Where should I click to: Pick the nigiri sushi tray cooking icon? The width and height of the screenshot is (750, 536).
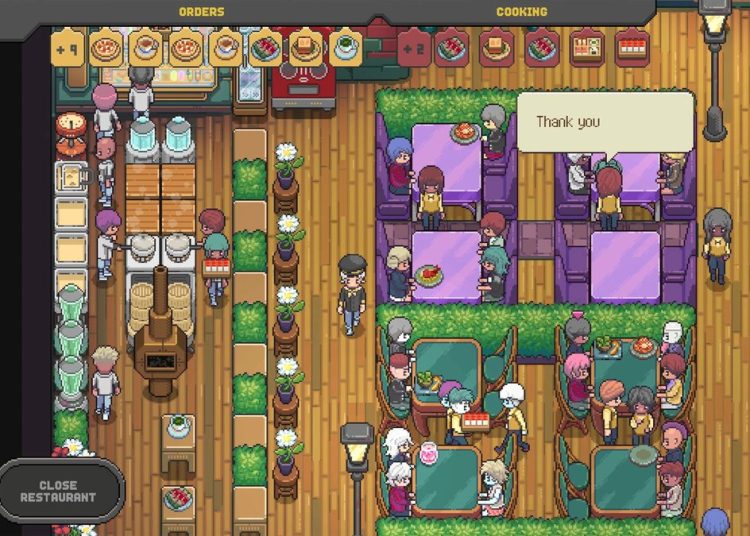(x=632, y=48)
